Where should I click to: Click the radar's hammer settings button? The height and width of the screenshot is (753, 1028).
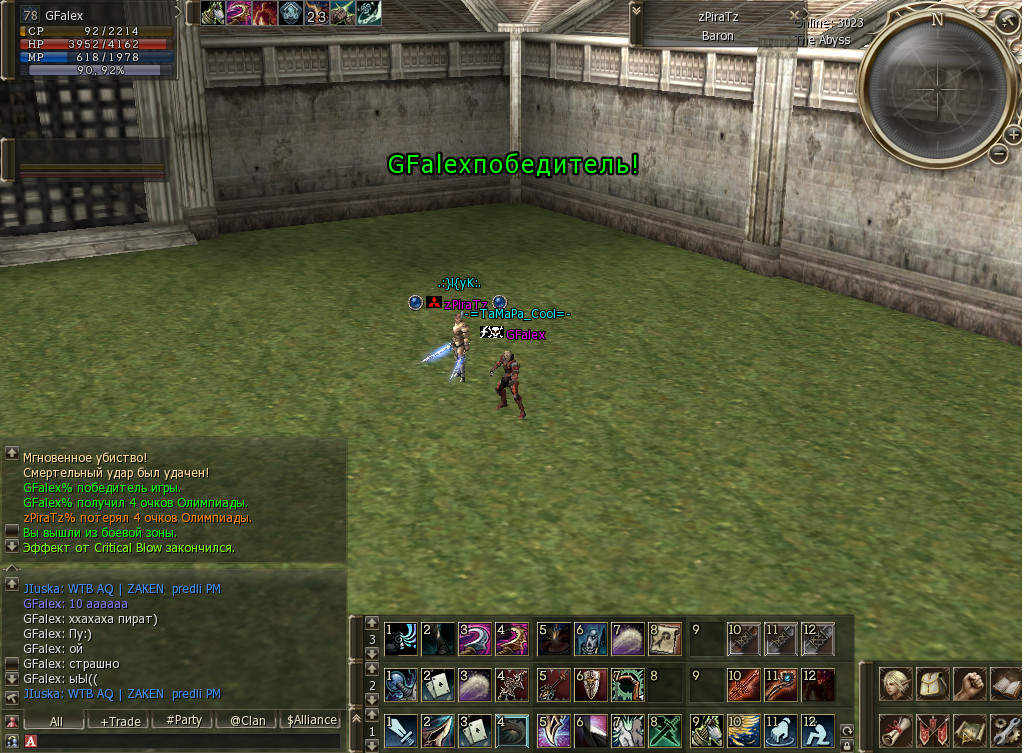(x=1006, y=22)
